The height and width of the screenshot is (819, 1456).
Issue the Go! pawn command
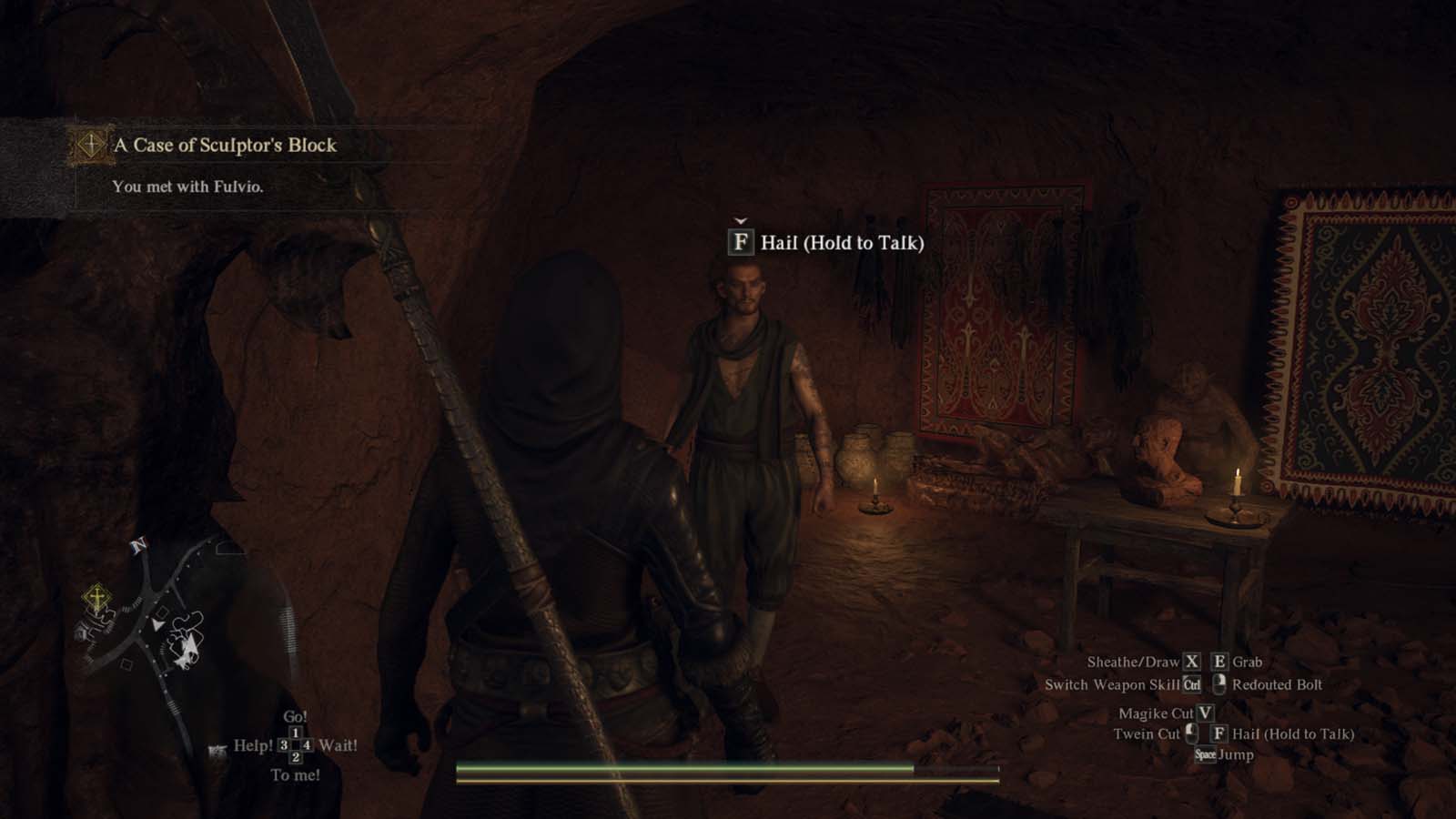[x=295, y=716]
